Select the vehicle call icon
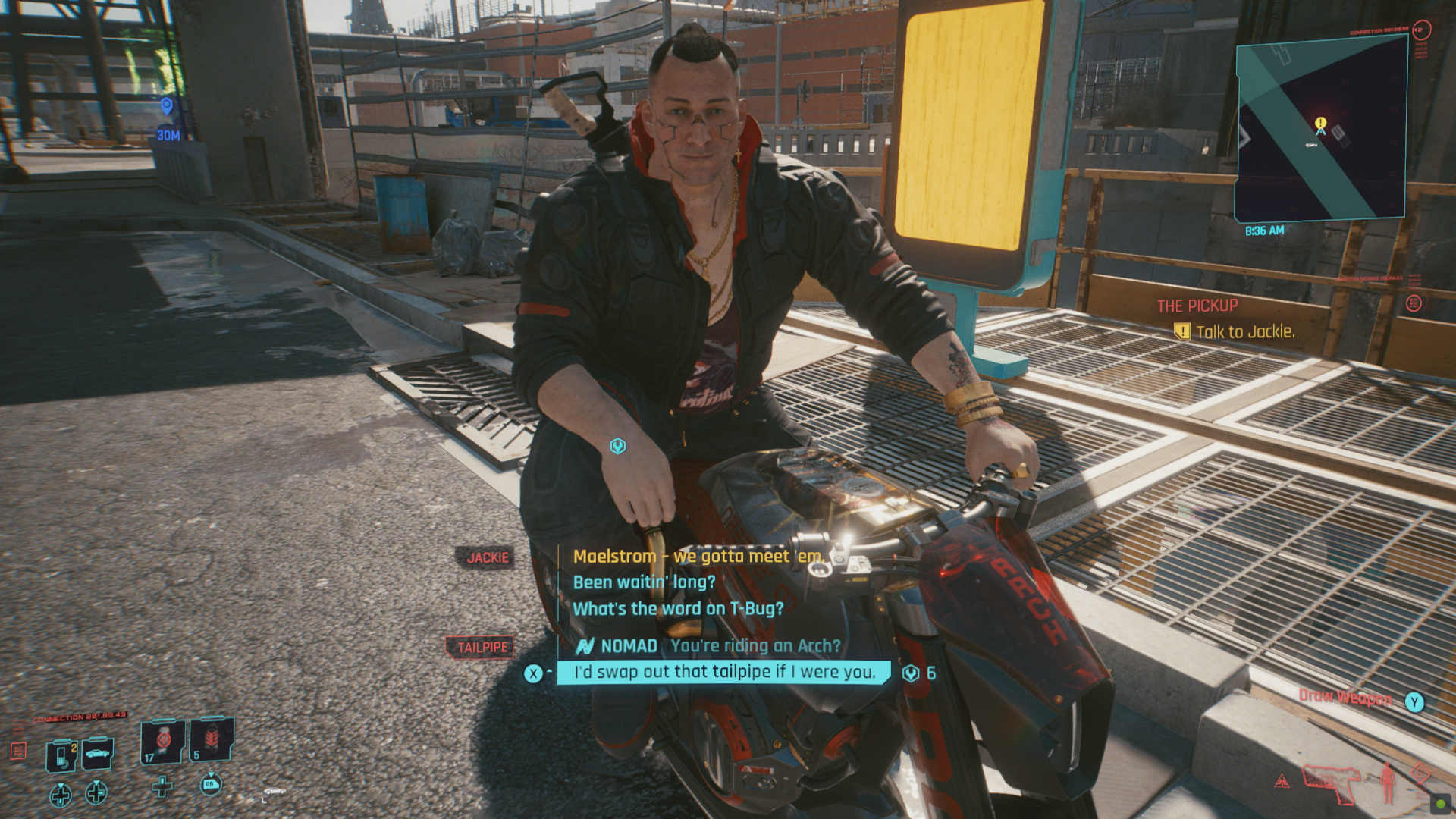 coord(97,754)
